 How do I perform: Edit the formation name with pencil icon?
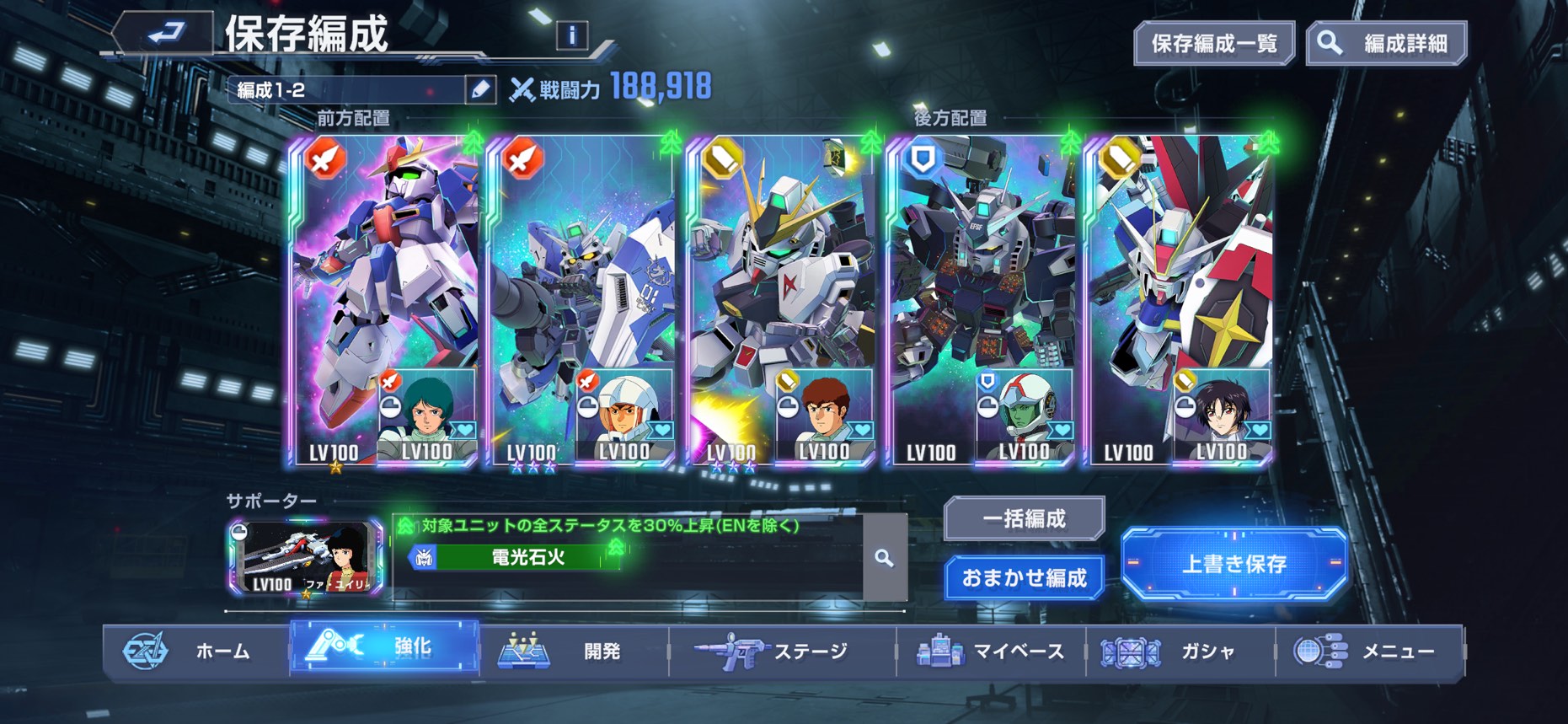click(480, 89)
